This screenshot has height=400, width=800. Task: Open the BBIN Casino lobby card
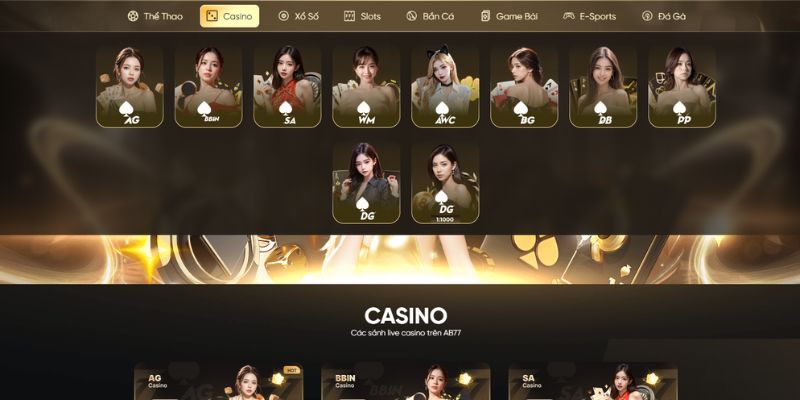[406, 382]
